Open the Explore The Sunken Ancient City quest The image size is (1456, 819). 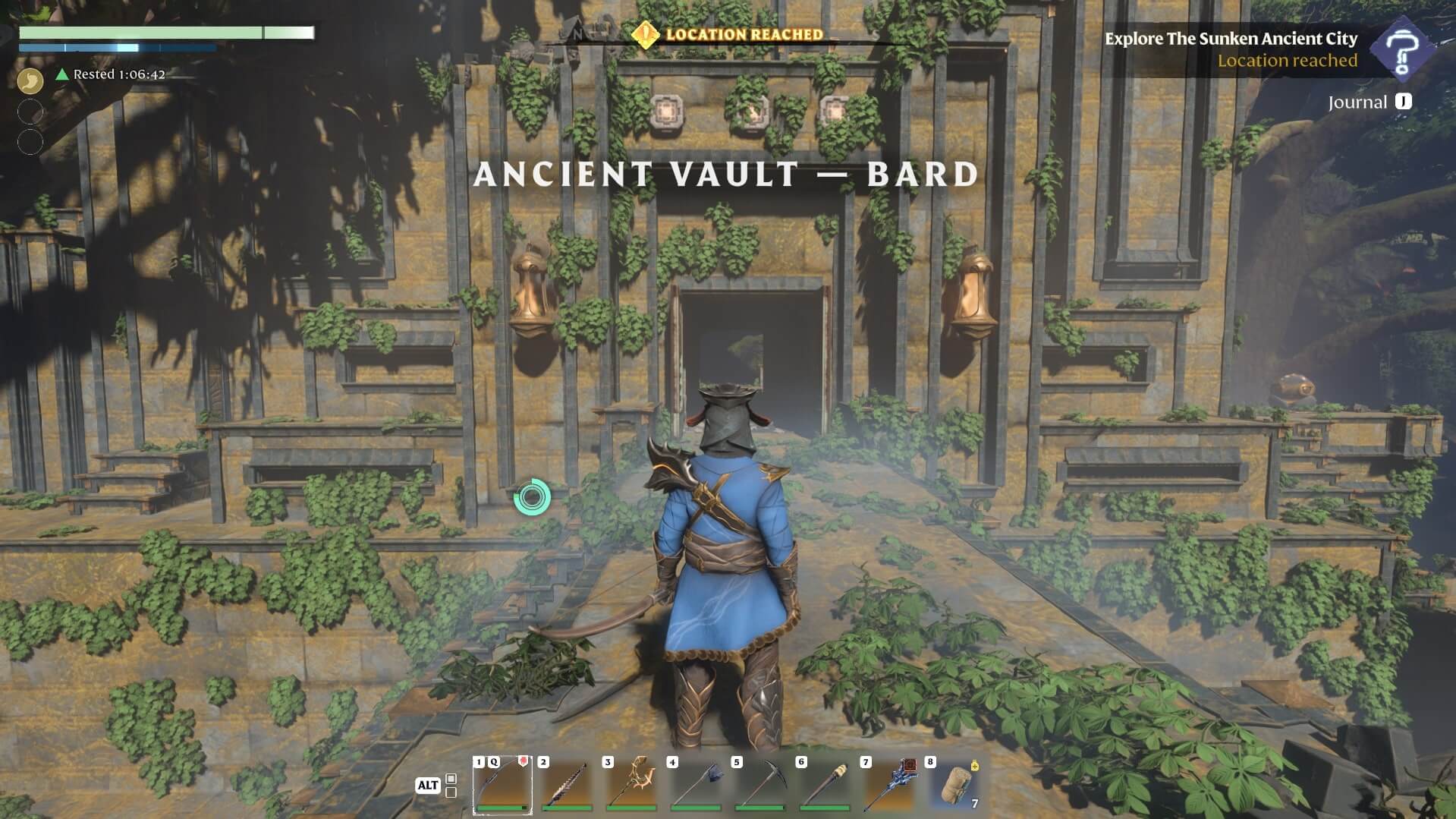1230,39
